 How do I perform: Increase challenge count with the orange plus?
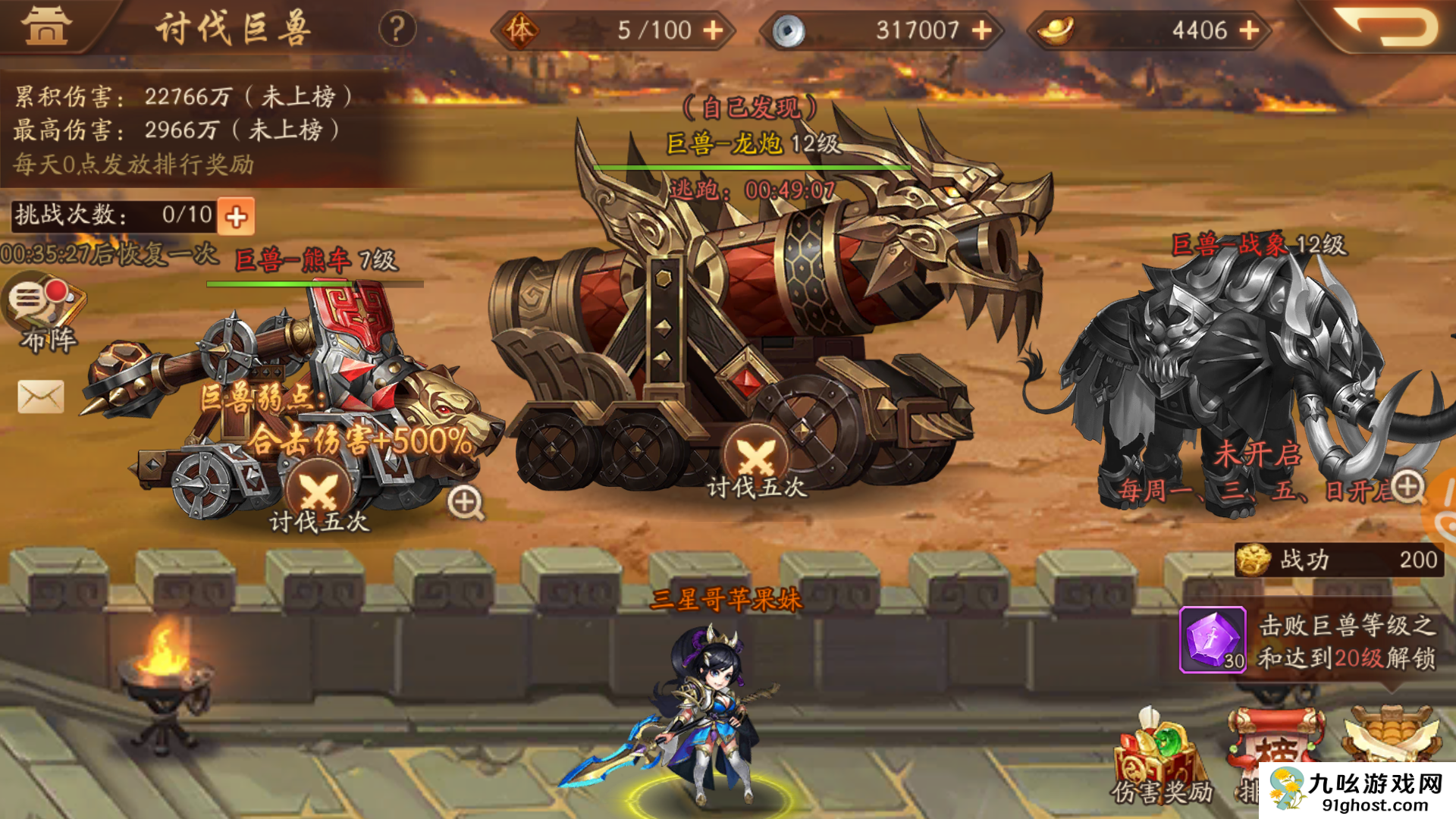(x=237, y=217)
